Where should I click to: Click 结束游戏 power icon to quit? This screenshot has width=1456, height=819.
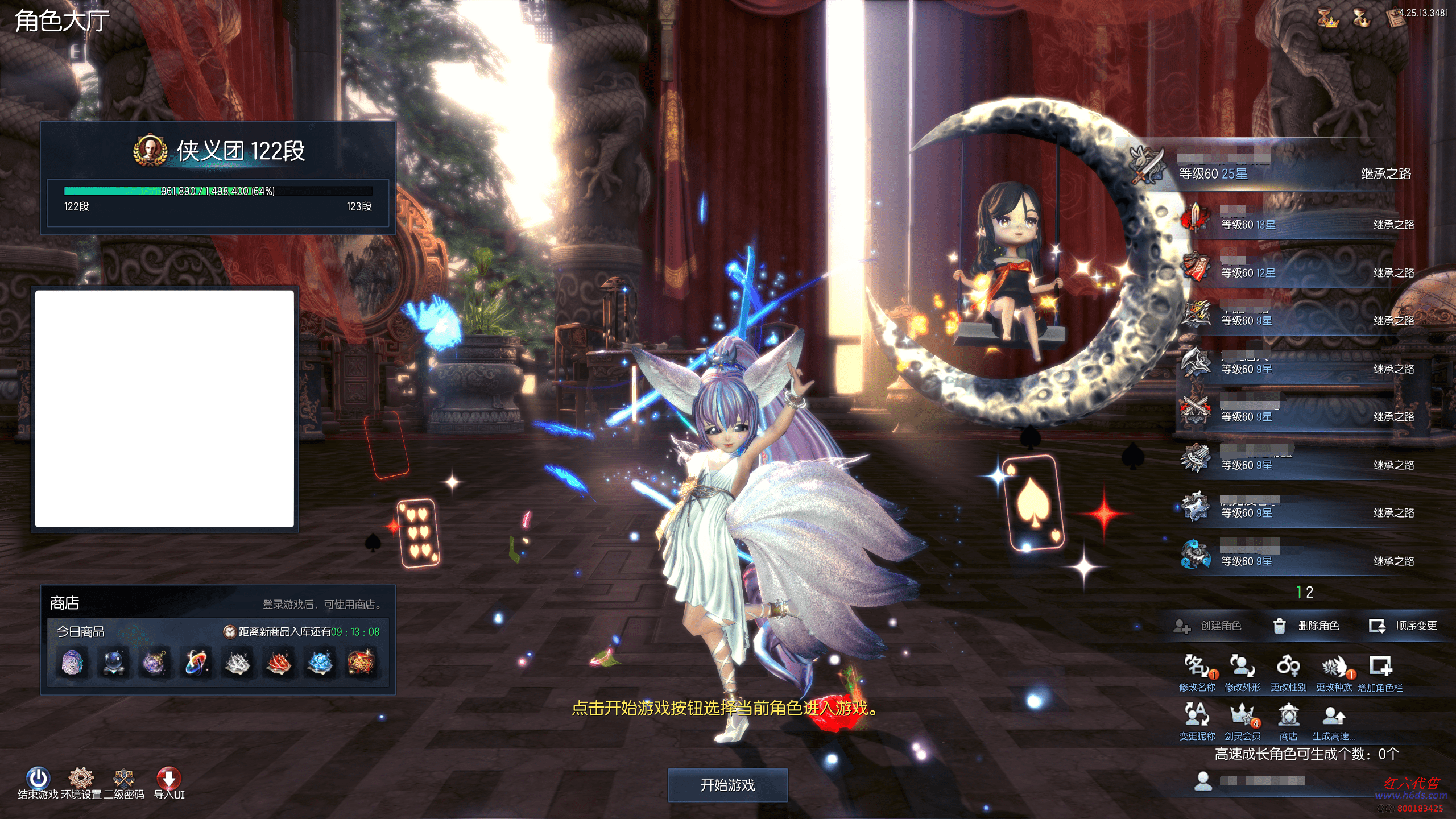38,778
